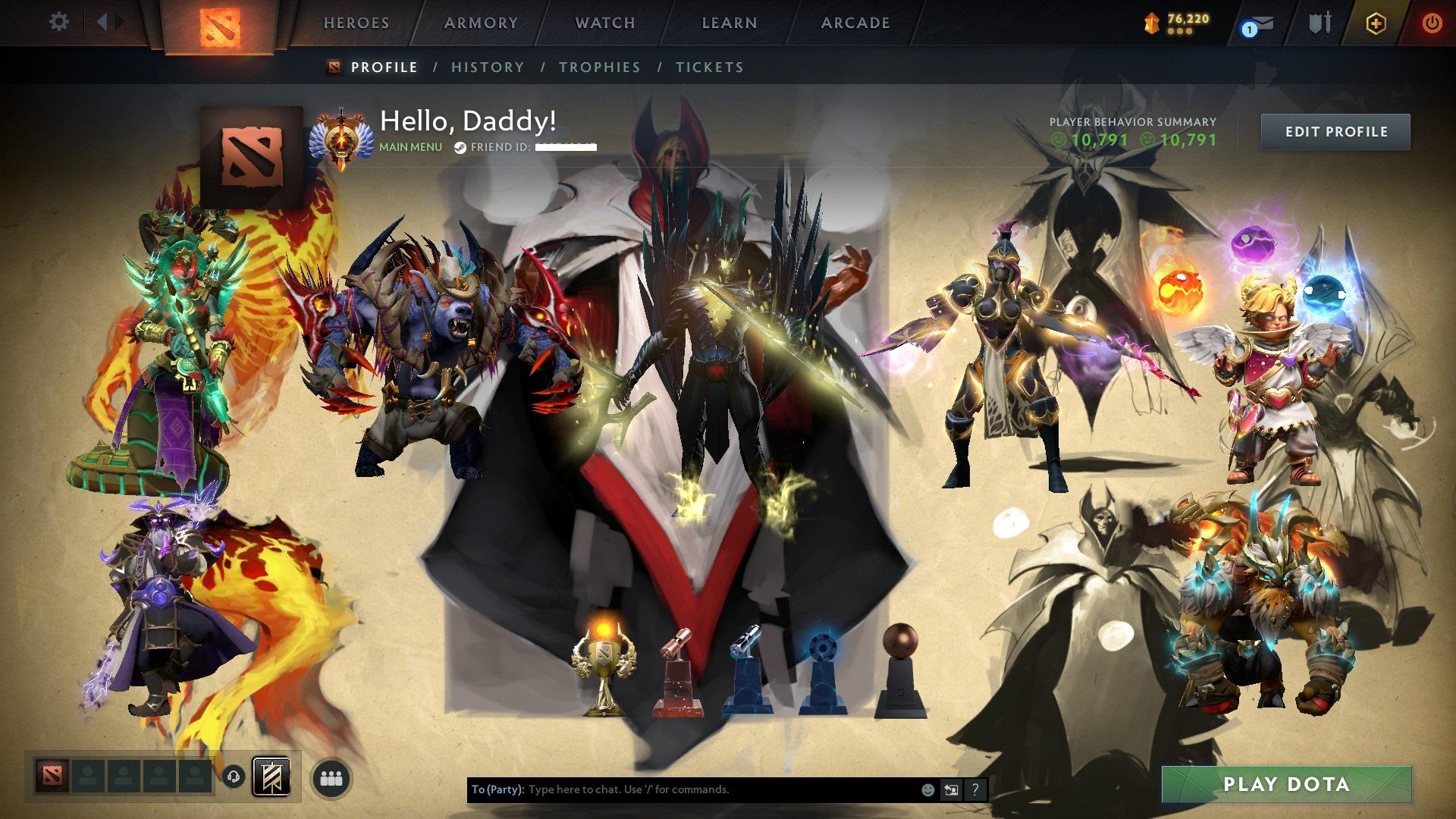Screen dimensions: 1456x819
Task: Click EDIT PROFILE
Action: 1335,131
